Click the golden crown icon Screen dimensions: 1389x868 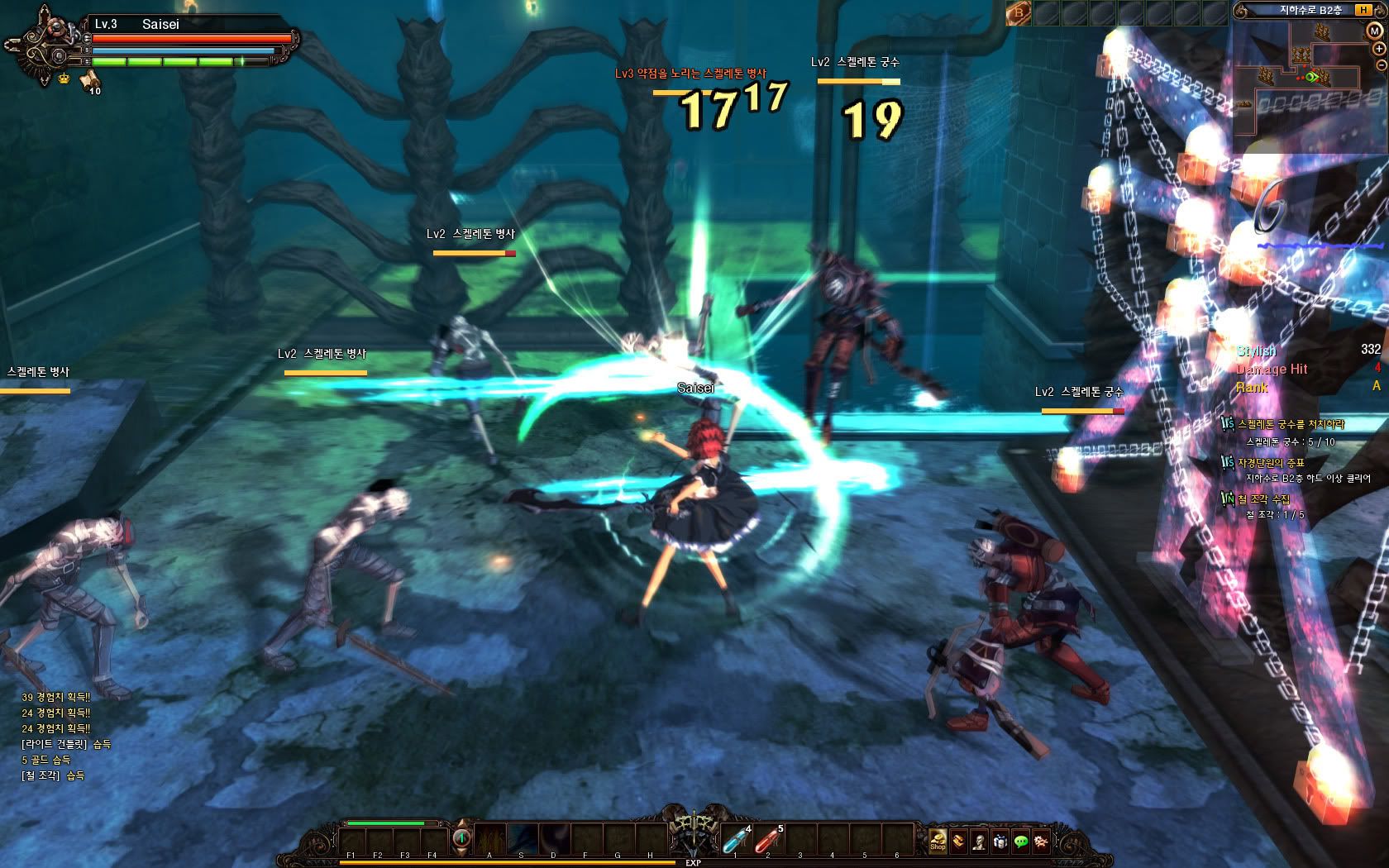[64, 79]
